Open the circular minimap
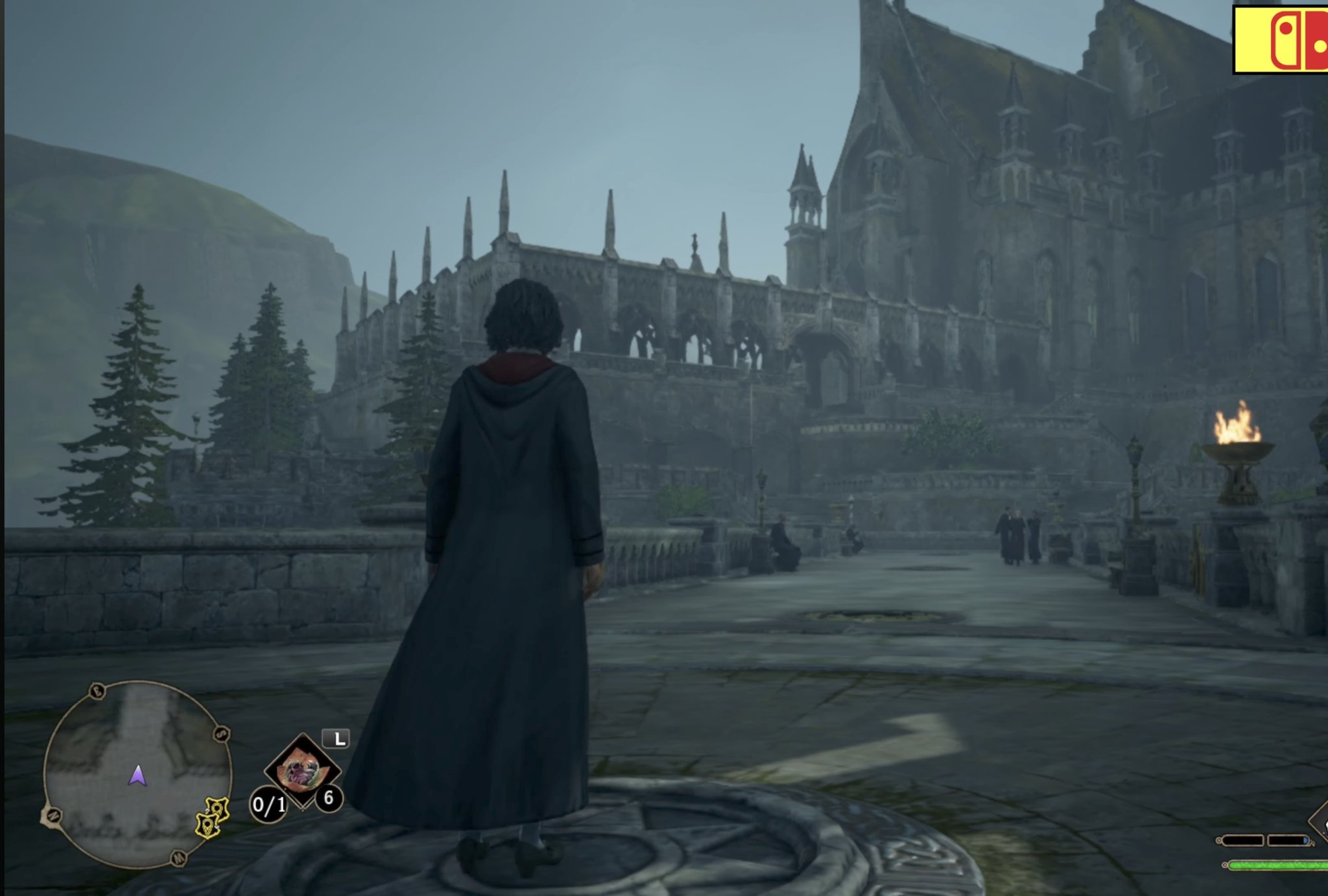 [x=137, y=774]
